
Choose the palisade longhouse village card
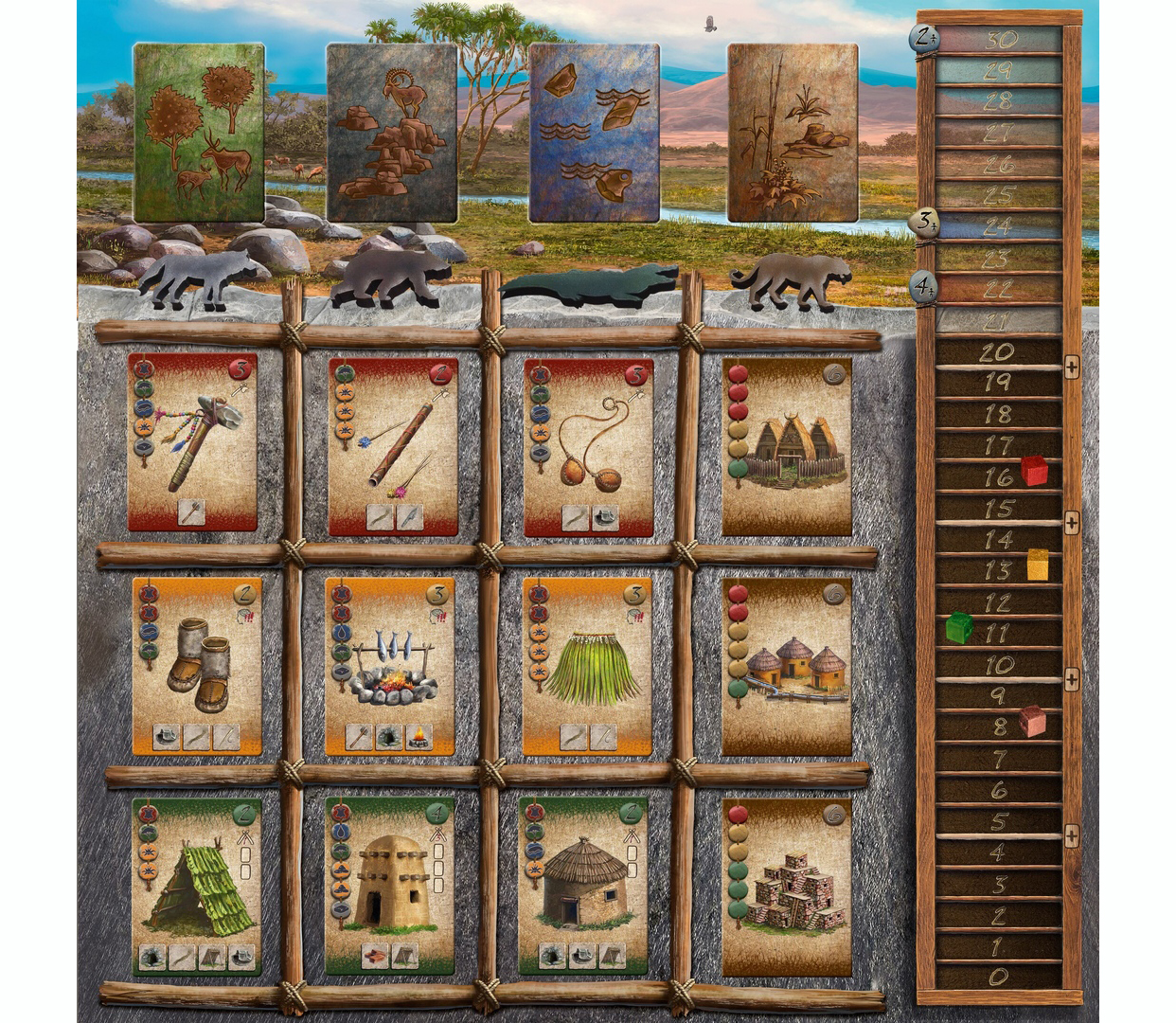[787, 445]
